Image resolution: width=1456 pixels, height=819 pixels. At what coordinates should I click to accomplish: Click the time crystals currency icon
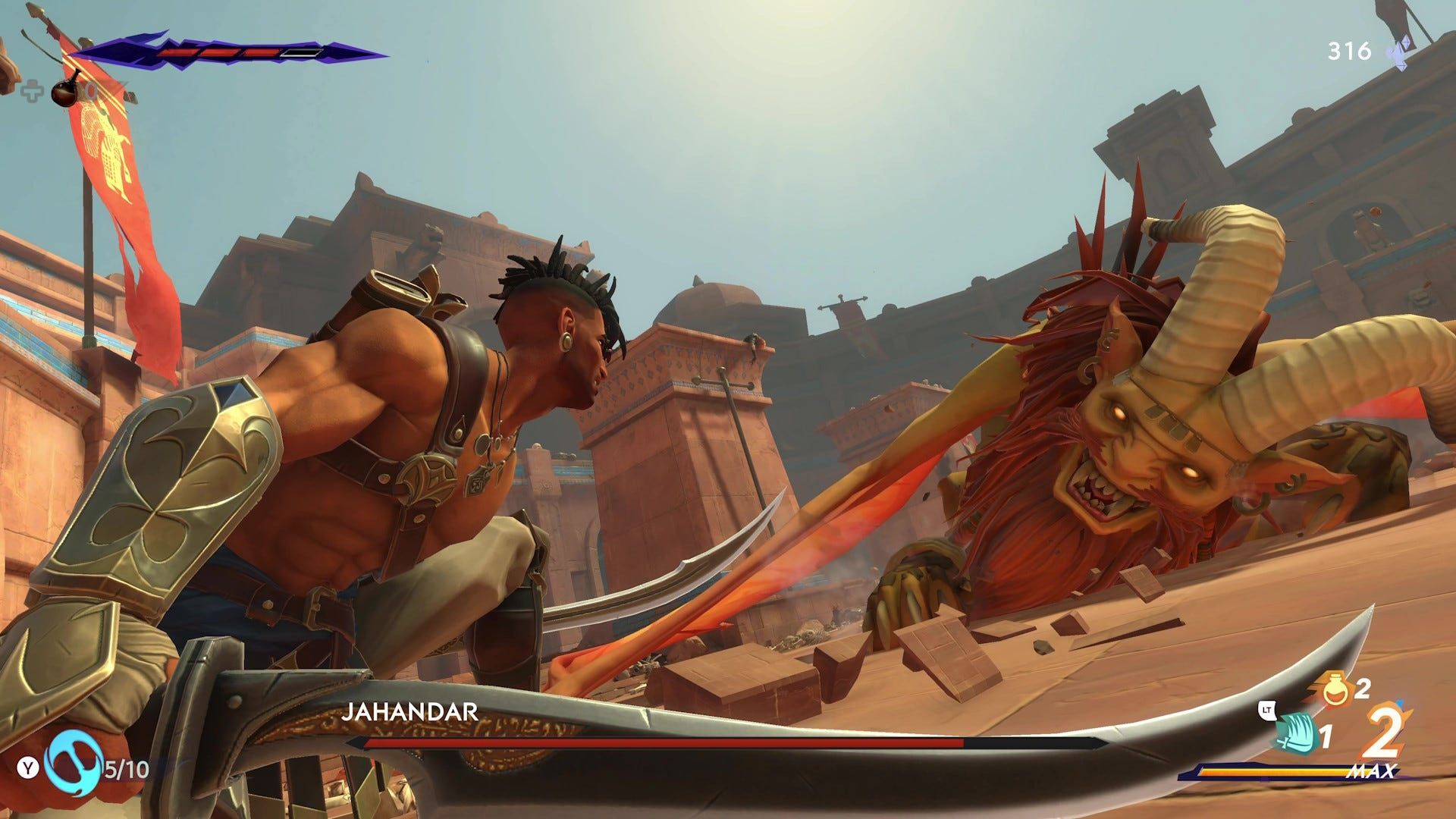coord(1397,52)
